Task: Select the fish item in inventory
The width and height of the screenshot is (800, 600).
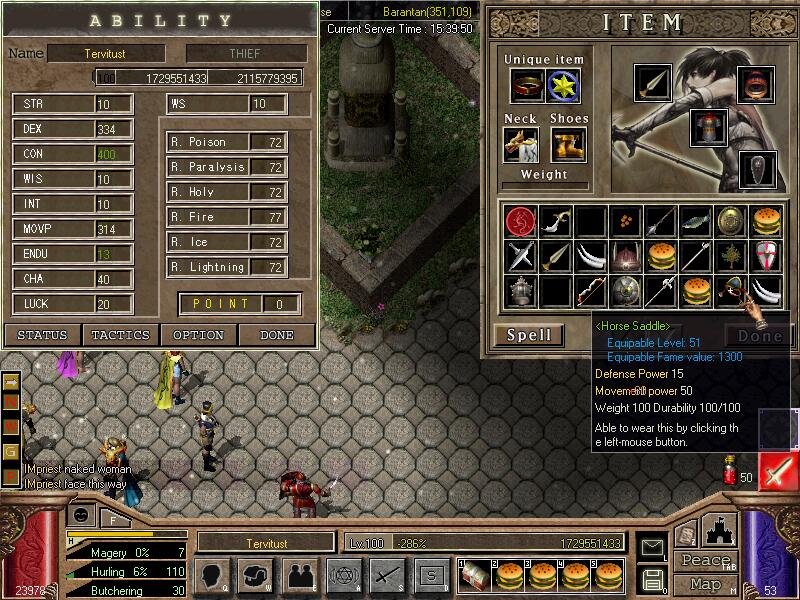Action: (x=695, y=220)
